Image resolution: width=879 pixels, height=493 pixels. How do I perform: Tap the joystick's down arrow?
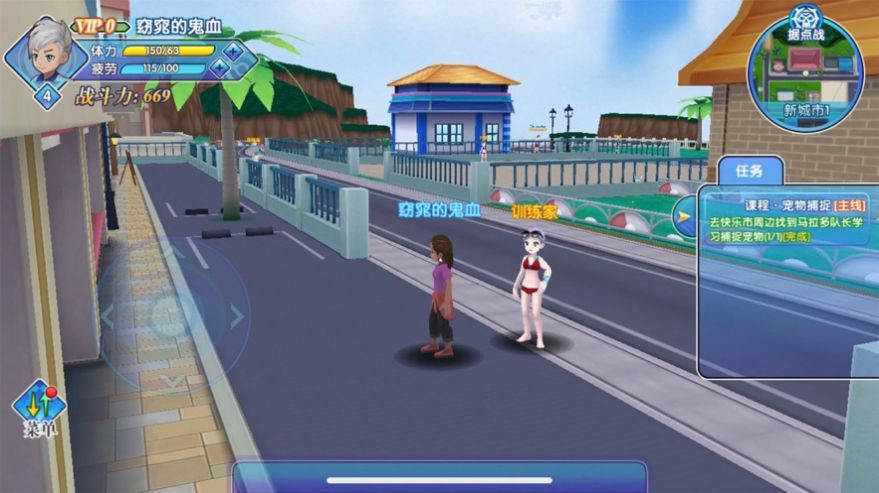point(171,380)
